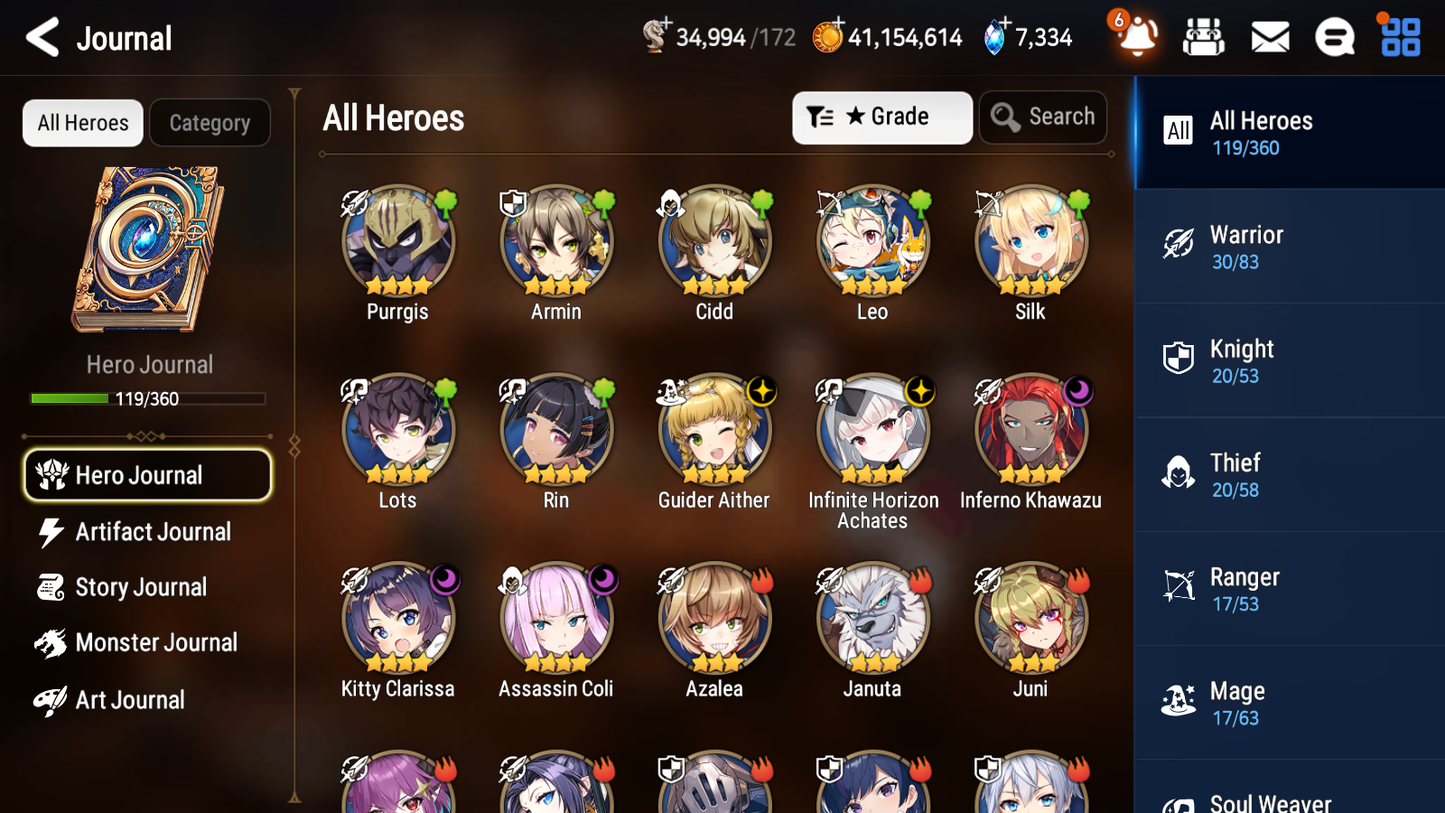Switch to Category view
The width and height of the screenshot is (1445, 813).
(x=210, y=123)
